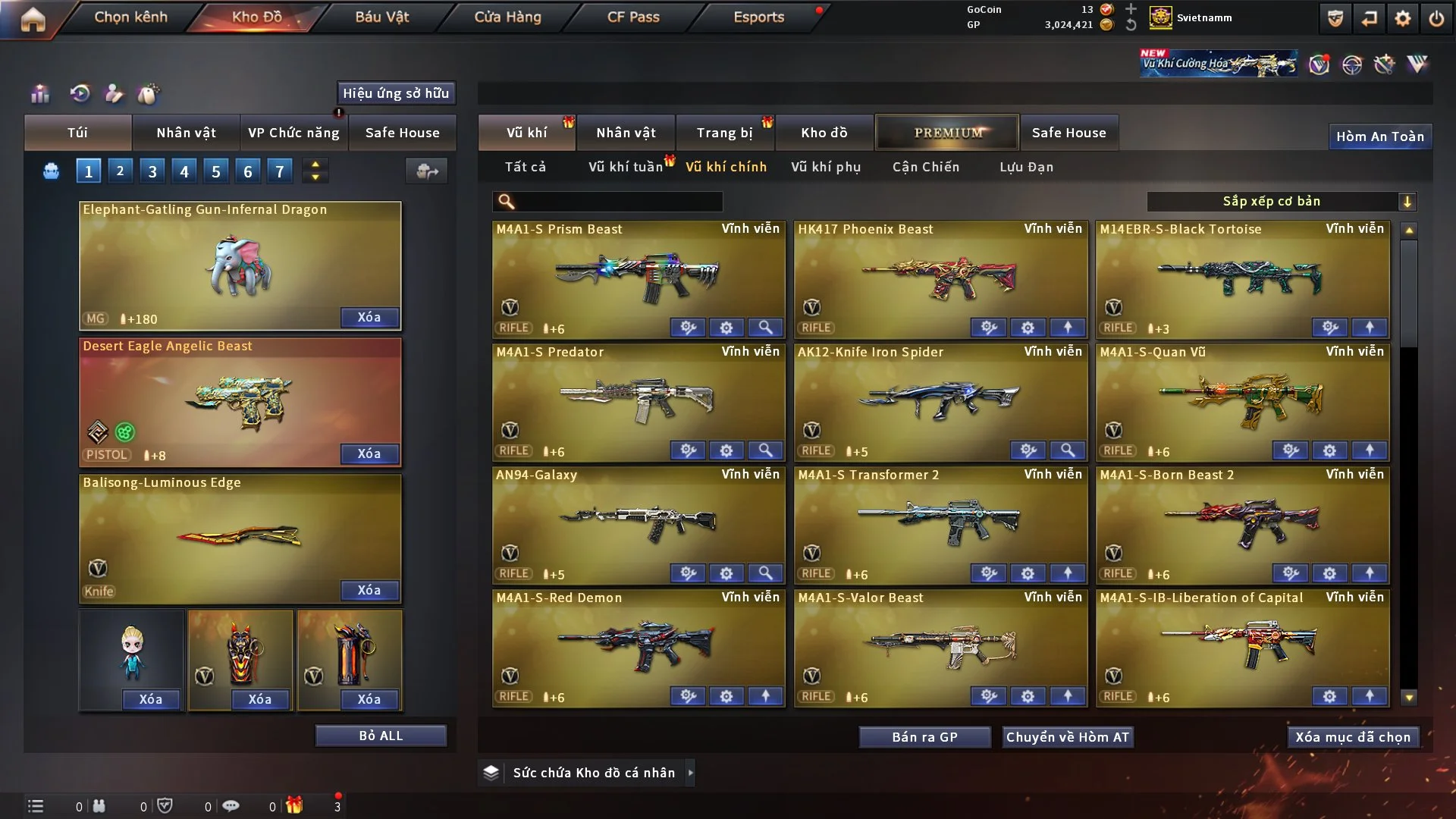Select the M4A1-S Prism Beast rifle
The height and width of the screenshot is (819, 1456).
coord(639,278)
